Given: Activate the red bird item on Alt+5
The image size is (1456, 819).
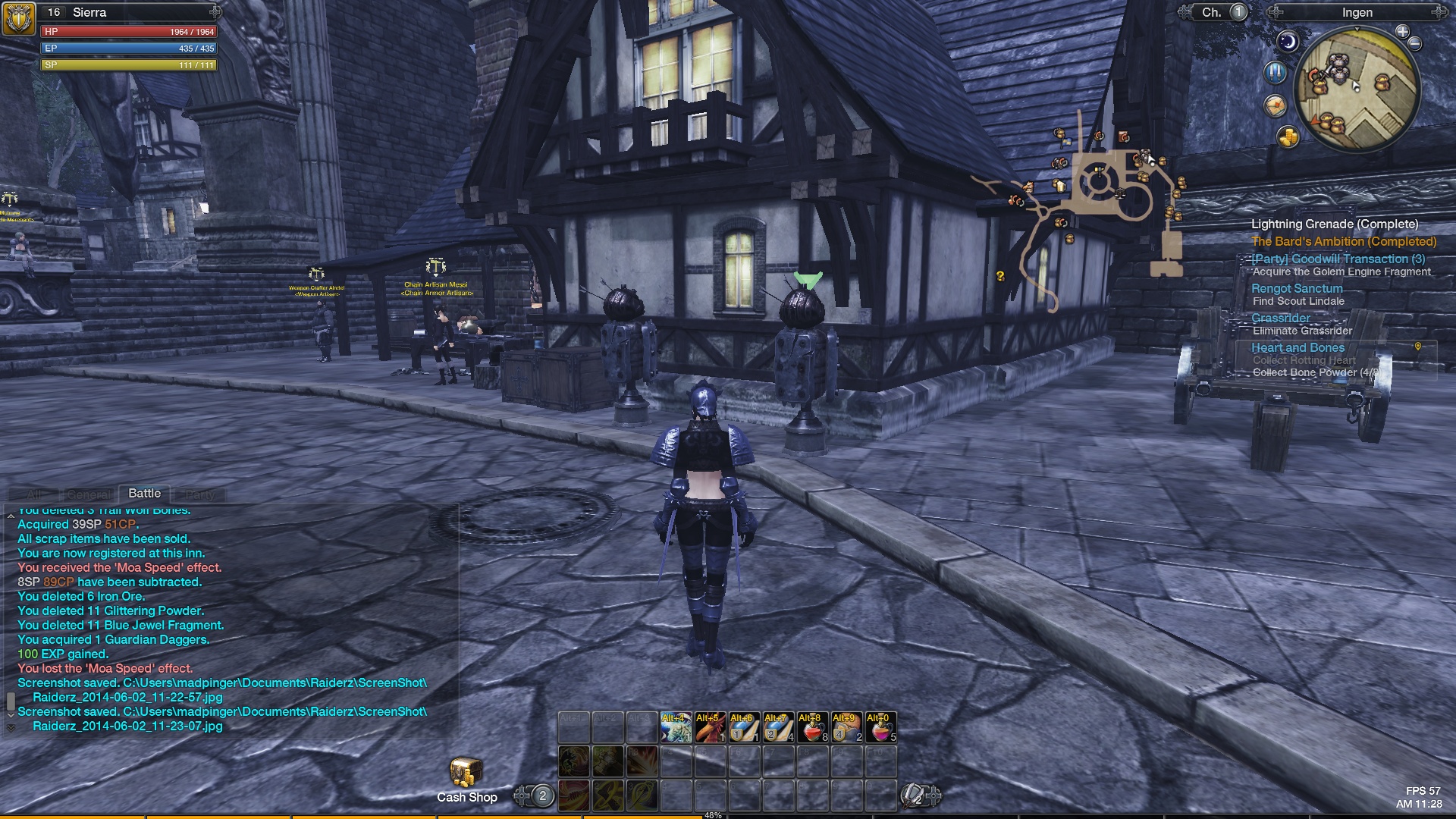Looking at the screenshot, I should [x=710, y=727].
